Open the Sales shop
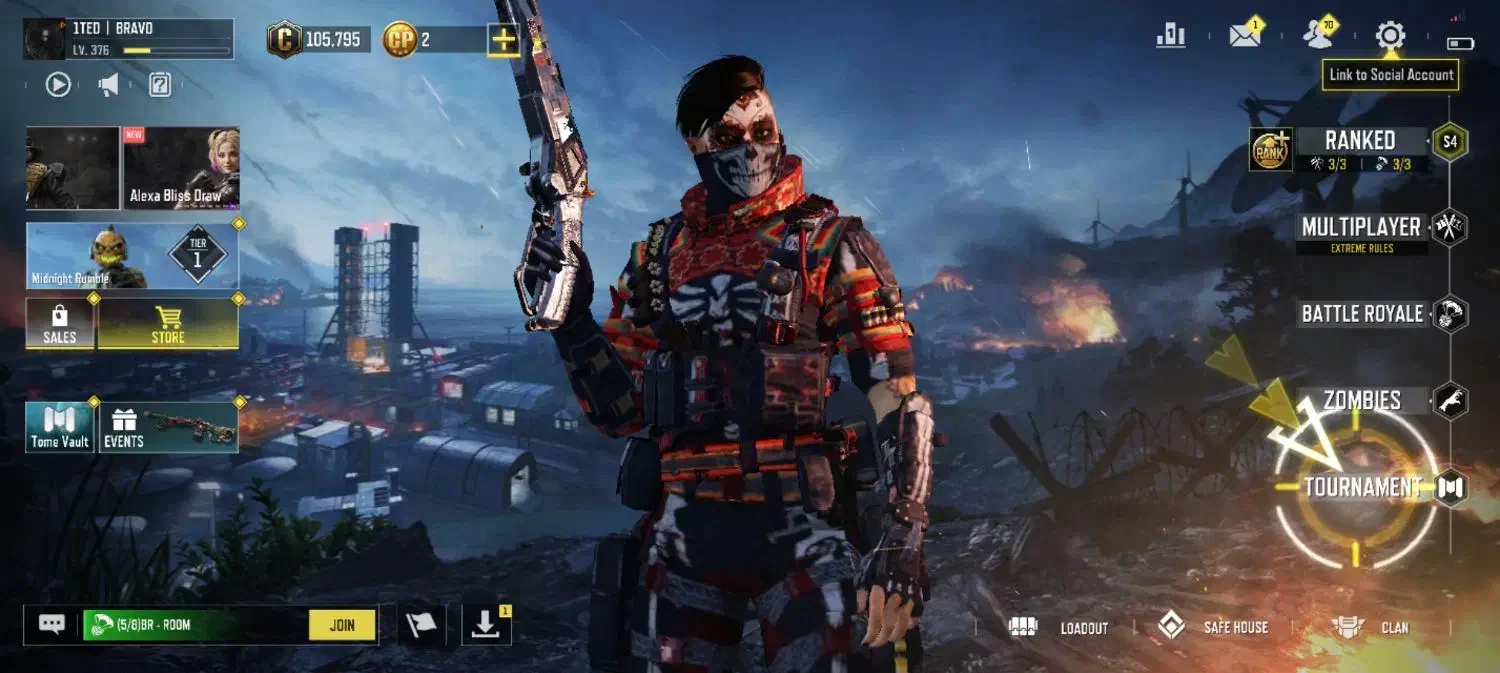The width and height of the screenshot is (1500, 673). coord(60,324)
